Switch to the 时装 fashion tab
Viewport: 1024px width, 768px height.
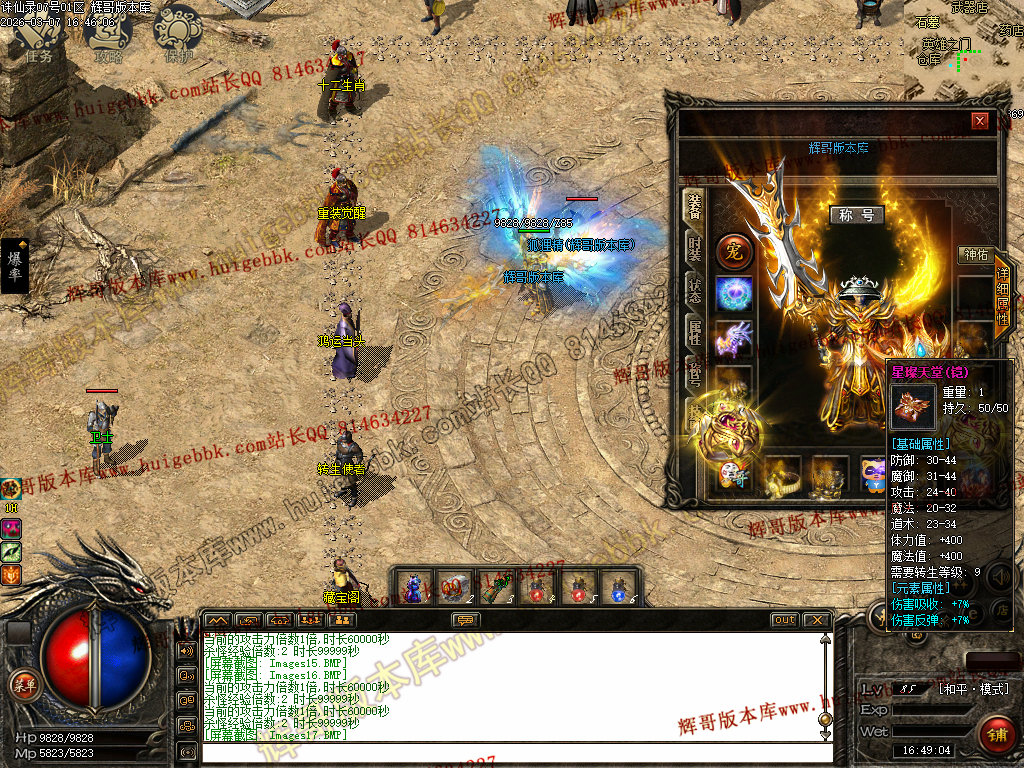(694, 244)
